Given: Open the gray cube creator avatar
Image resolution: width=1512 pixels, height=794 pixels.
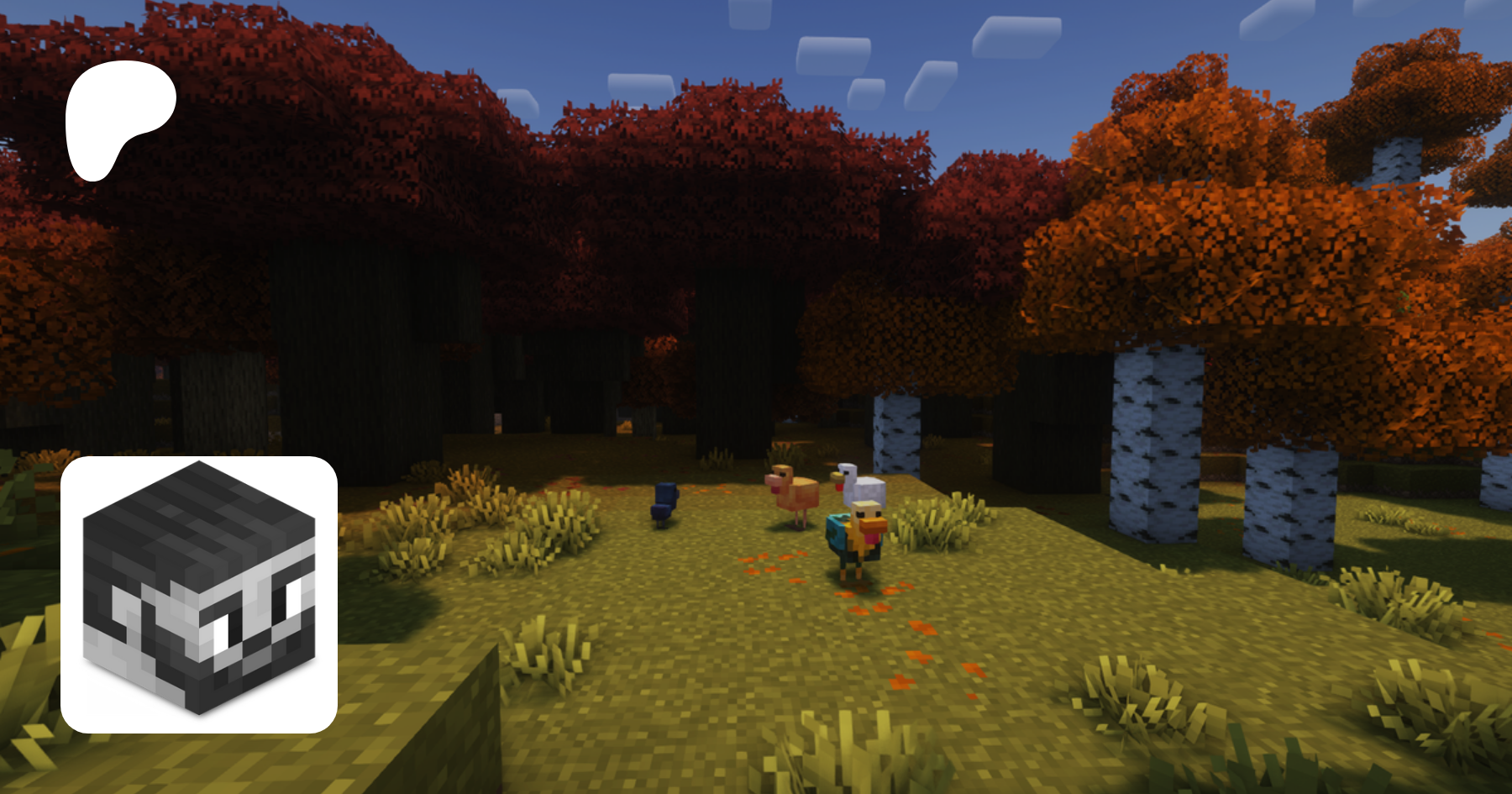Looking at the screenshot, I should 199,594.
